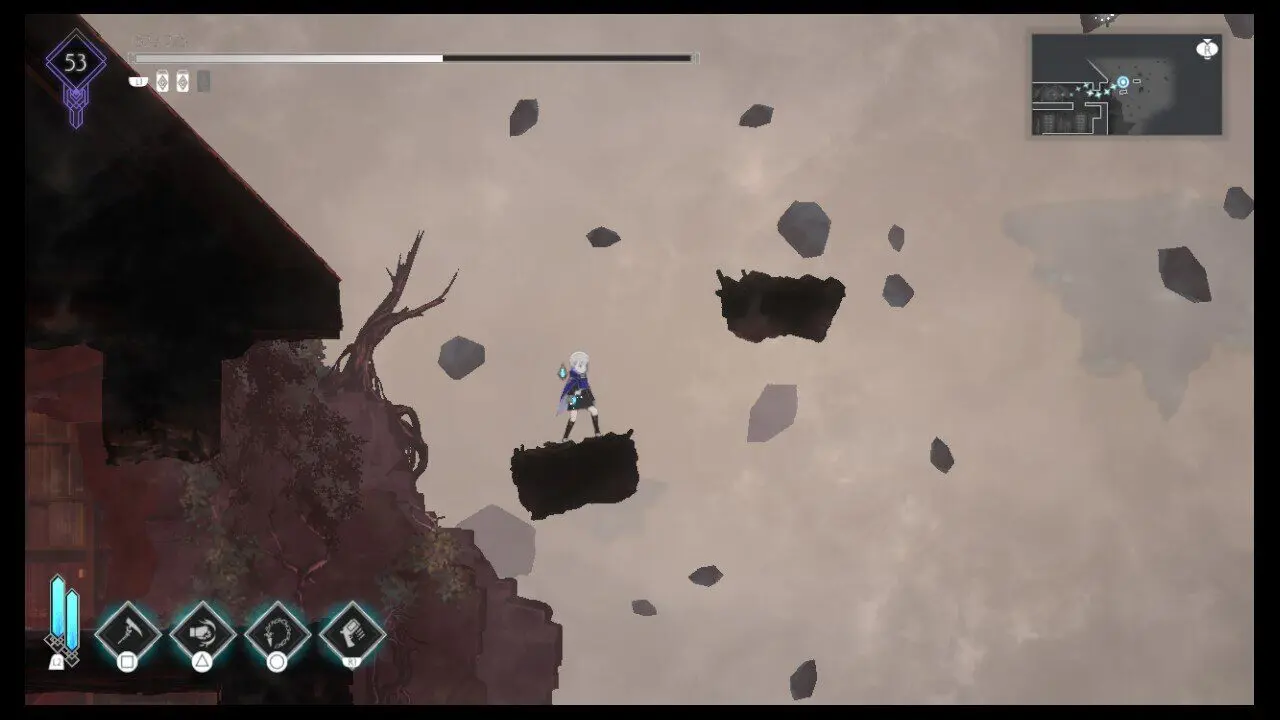The image size is (1280, 720).
Task: Click the level 53 diamond emblem
Action: [x=76, y=65]
